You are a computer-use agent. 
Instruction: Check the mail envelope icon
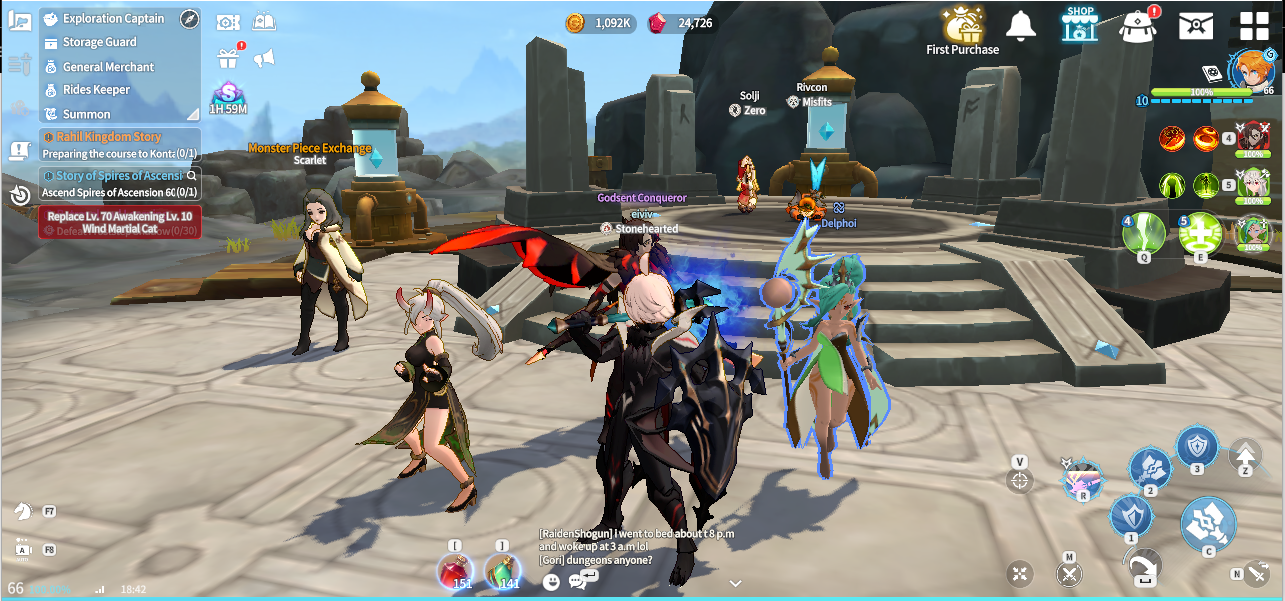click(1195, 26)
